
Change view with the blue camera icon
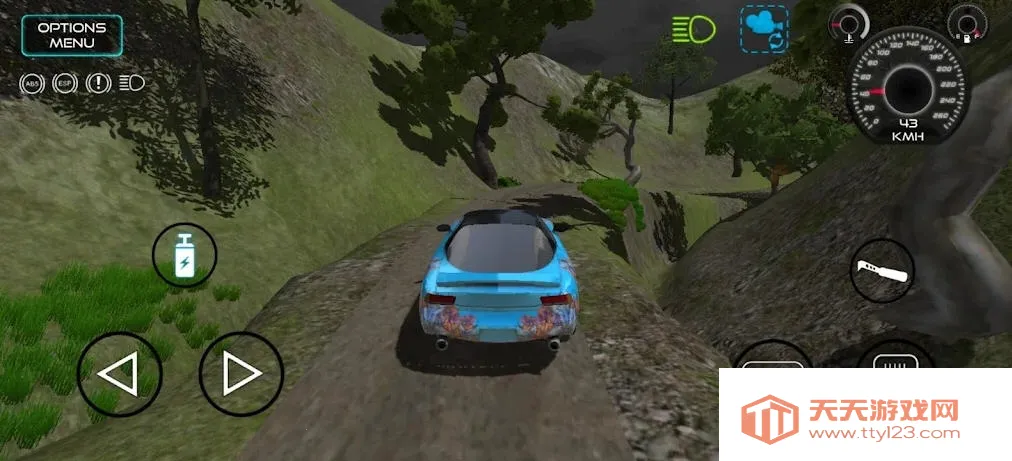(x=764, y=29)
